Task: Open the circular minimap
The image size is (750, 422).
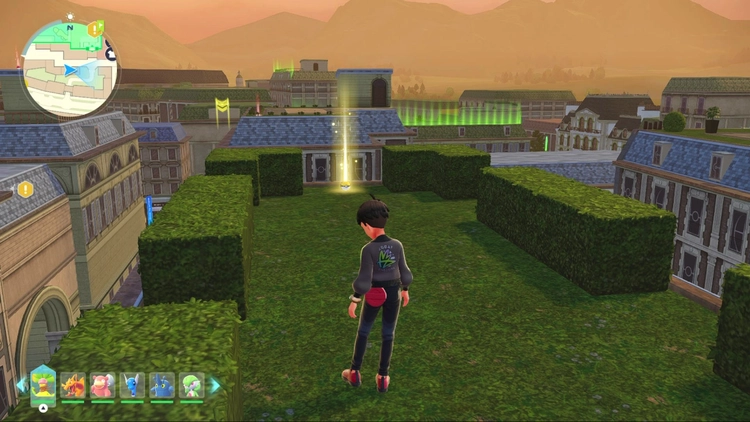Action: click(69, 68)
